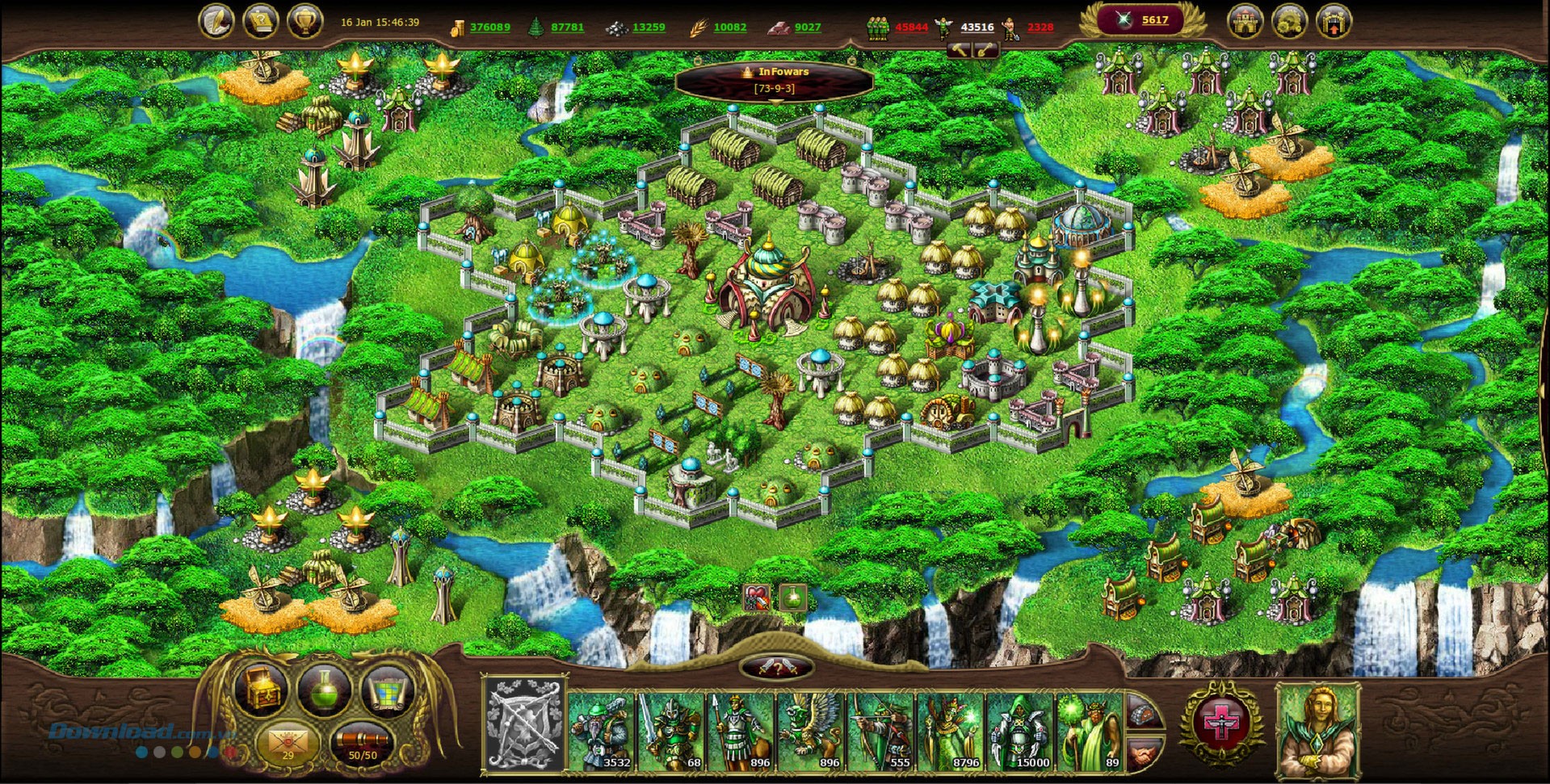
Task: Select the gate upgrade icon in top bar
Action: pos(1333,20)
